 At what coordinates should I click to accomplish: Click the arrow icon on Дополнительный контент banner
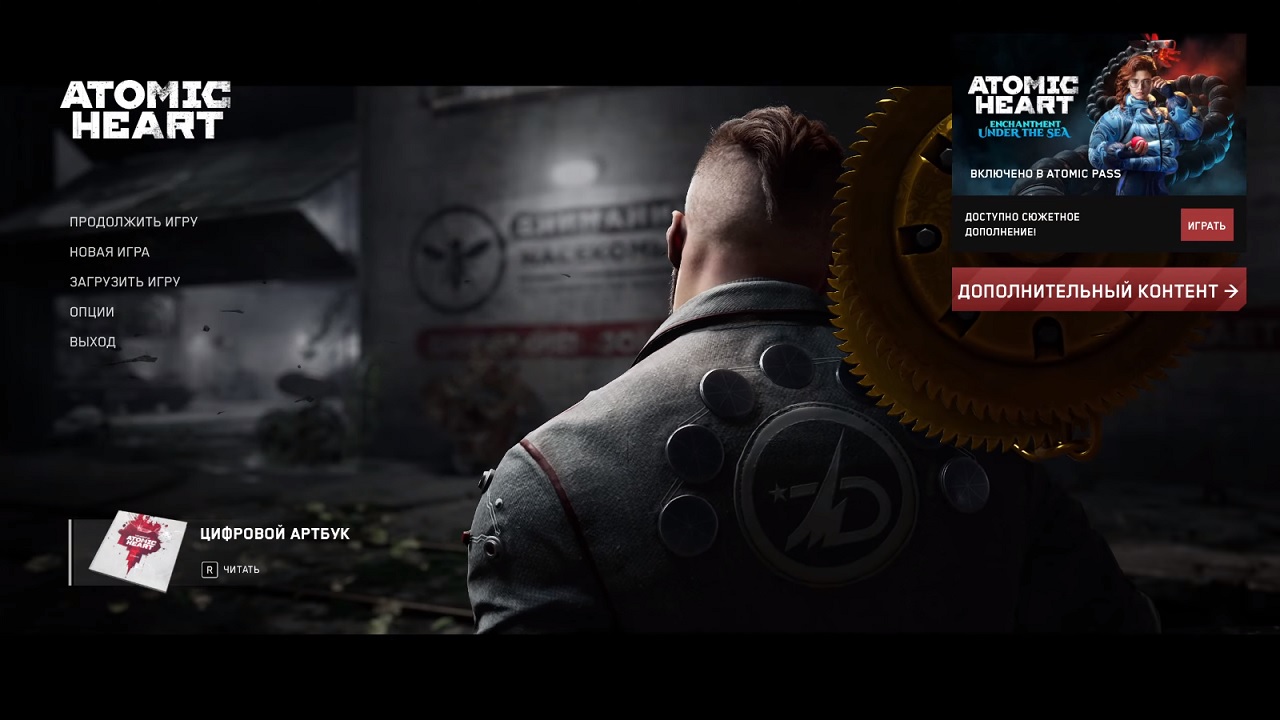(x=1229, y=290)
